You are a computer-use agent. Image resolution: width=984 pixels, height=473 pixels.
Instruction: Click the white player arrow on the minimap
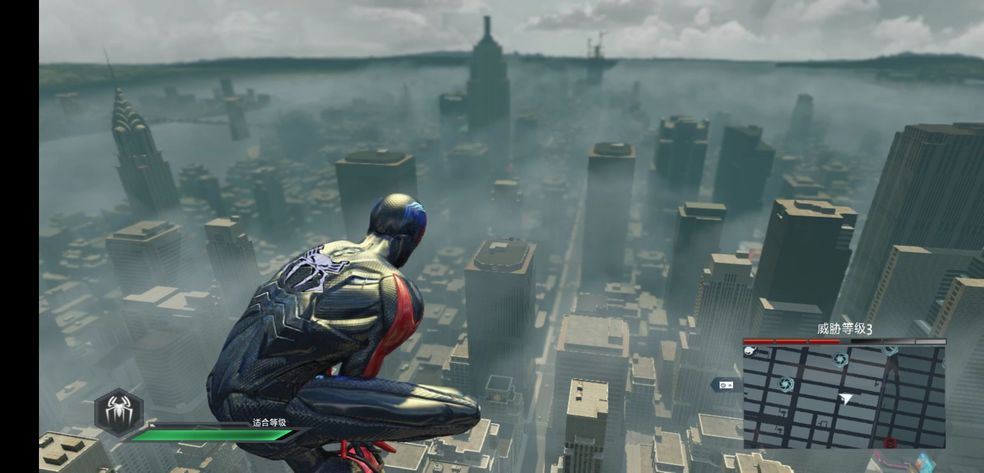click(x=846, y=398)
